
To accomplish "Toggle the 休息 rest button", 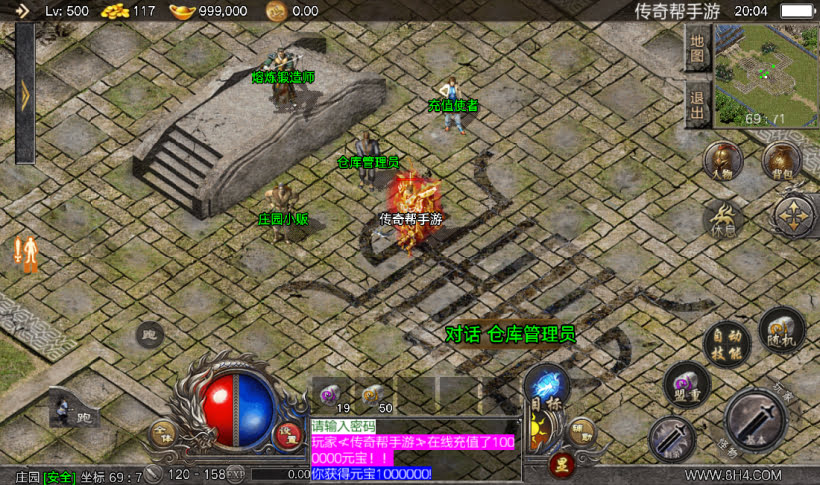I will 721,216.
